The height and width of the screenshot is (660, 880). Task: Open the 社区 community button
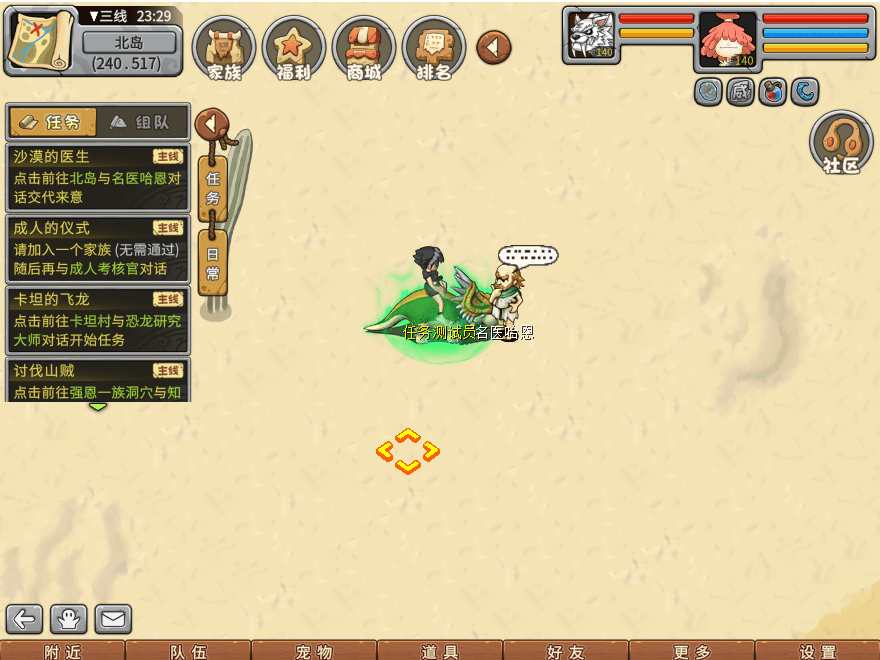(841, 144)
